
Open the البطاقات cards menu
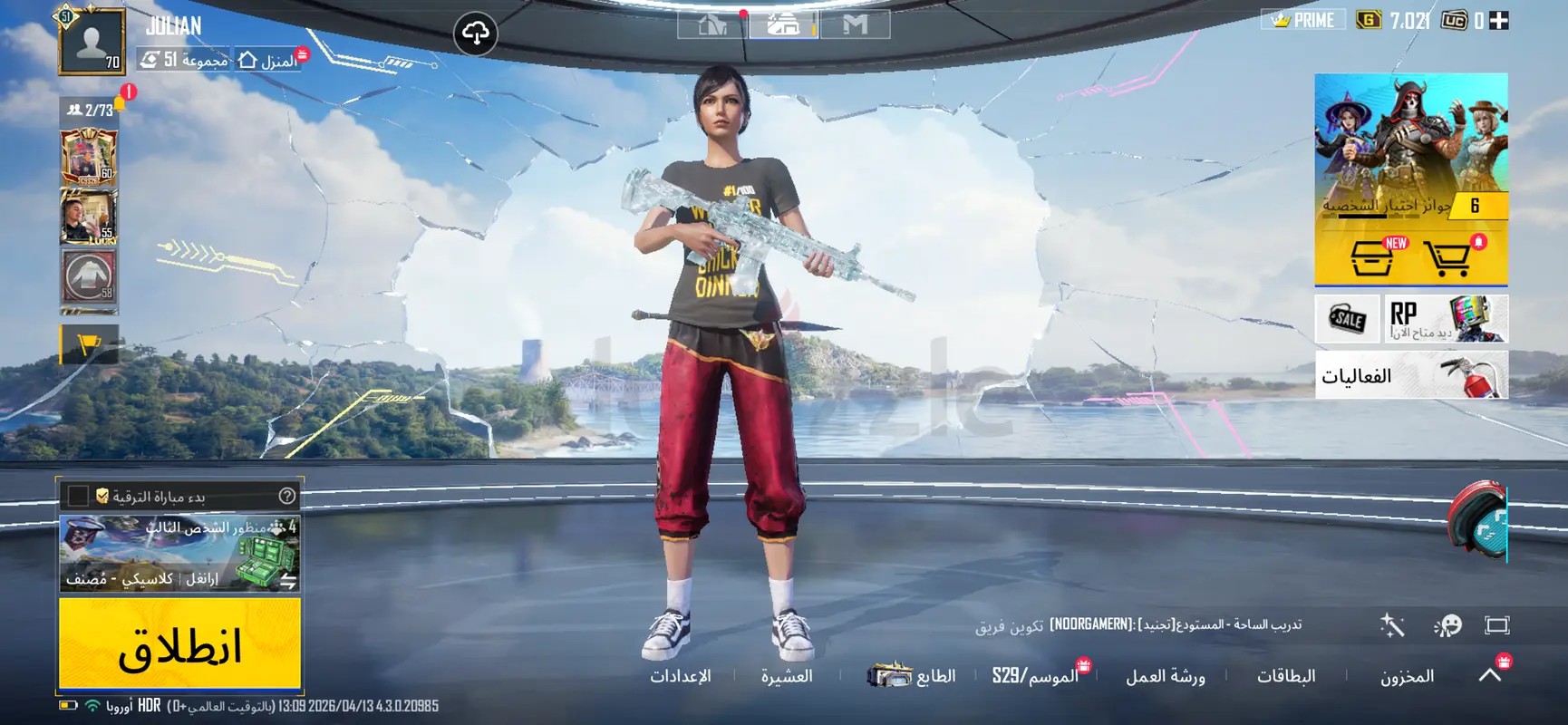pos(1286,676)
